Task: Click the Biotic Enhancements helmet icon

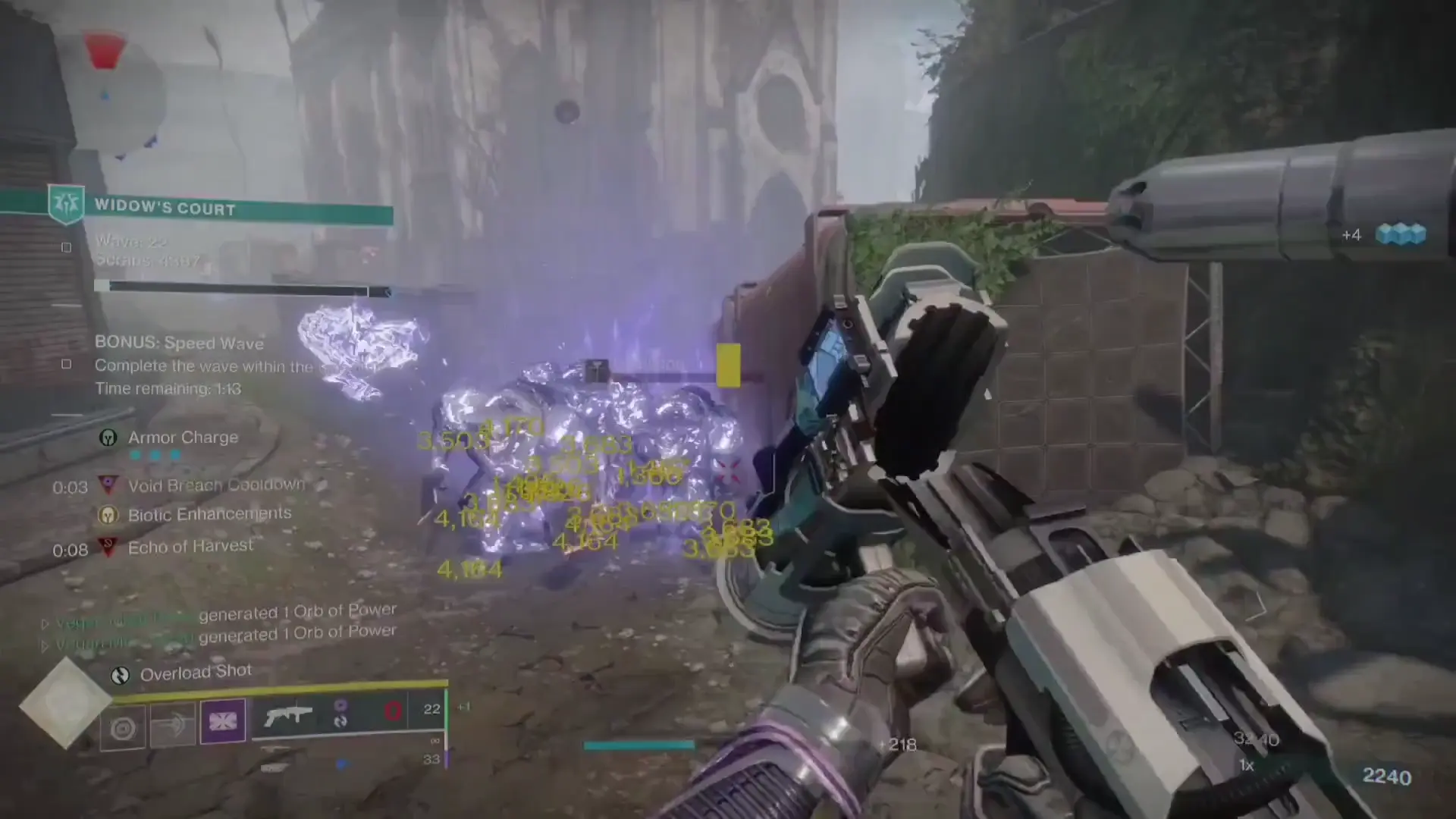Action: coord(109,513)
